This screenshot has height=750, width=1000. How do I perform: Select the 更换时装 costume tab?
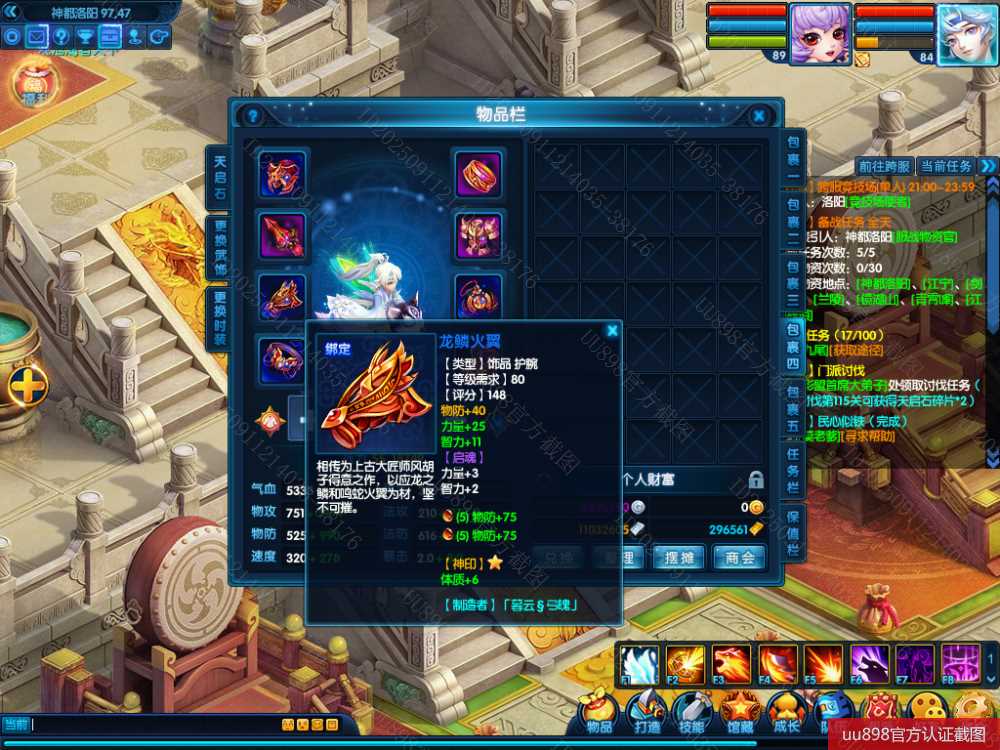219,319
